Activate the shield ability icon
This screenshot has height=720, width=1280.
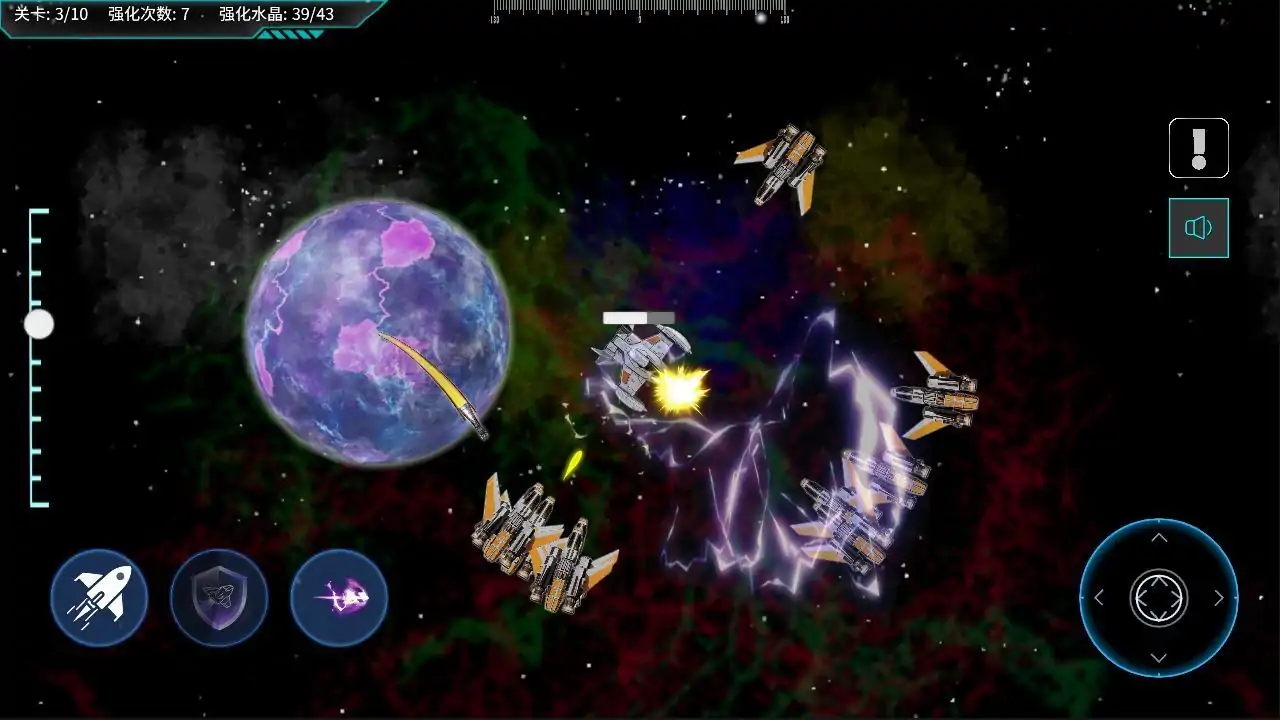click(219, 598)
